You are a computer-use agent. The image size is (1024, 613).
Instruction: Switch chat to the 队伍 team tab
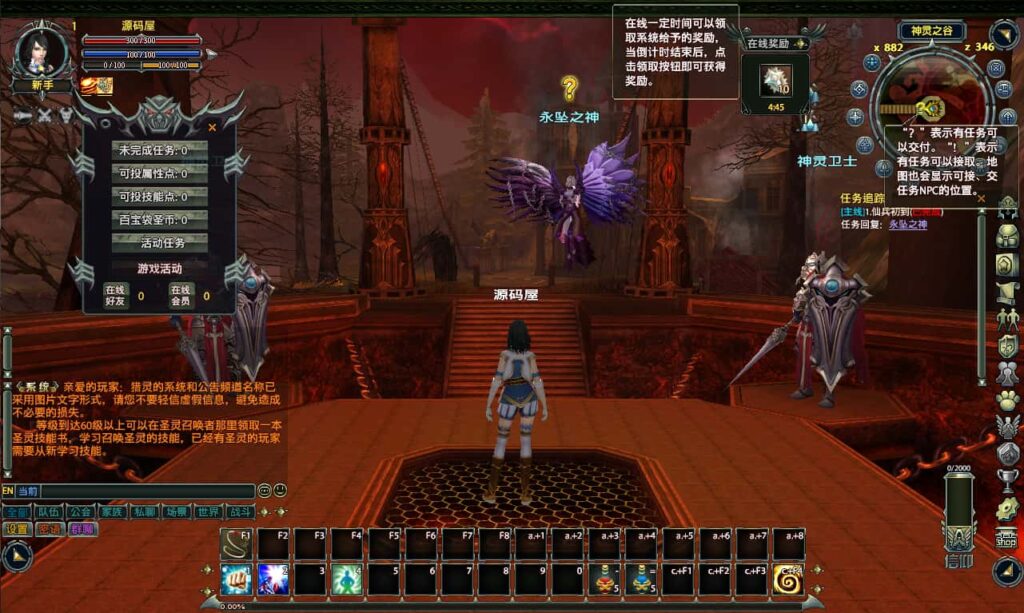(x=48, y=511)
